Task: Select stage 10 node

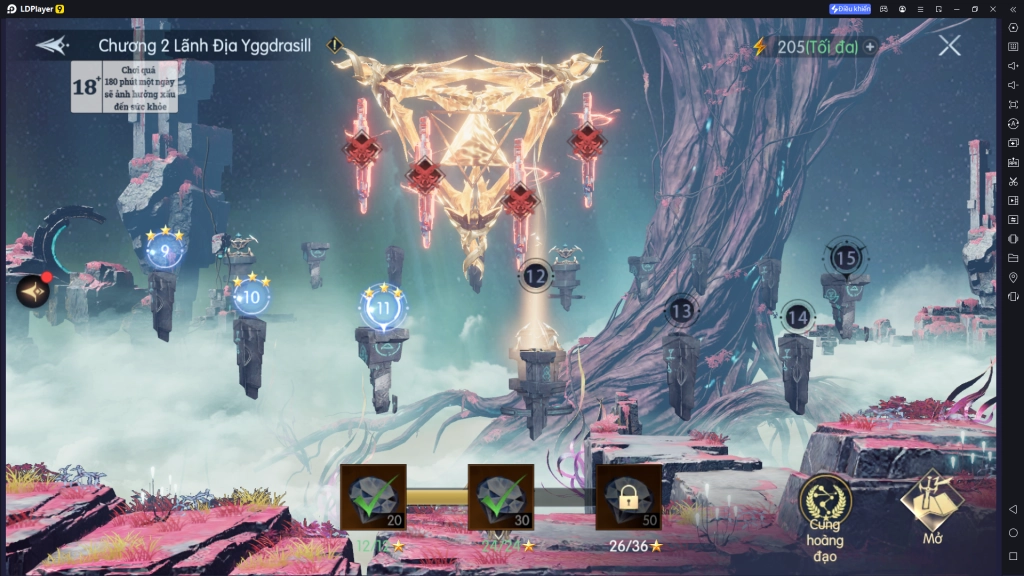Action: (x=251, y=296)
